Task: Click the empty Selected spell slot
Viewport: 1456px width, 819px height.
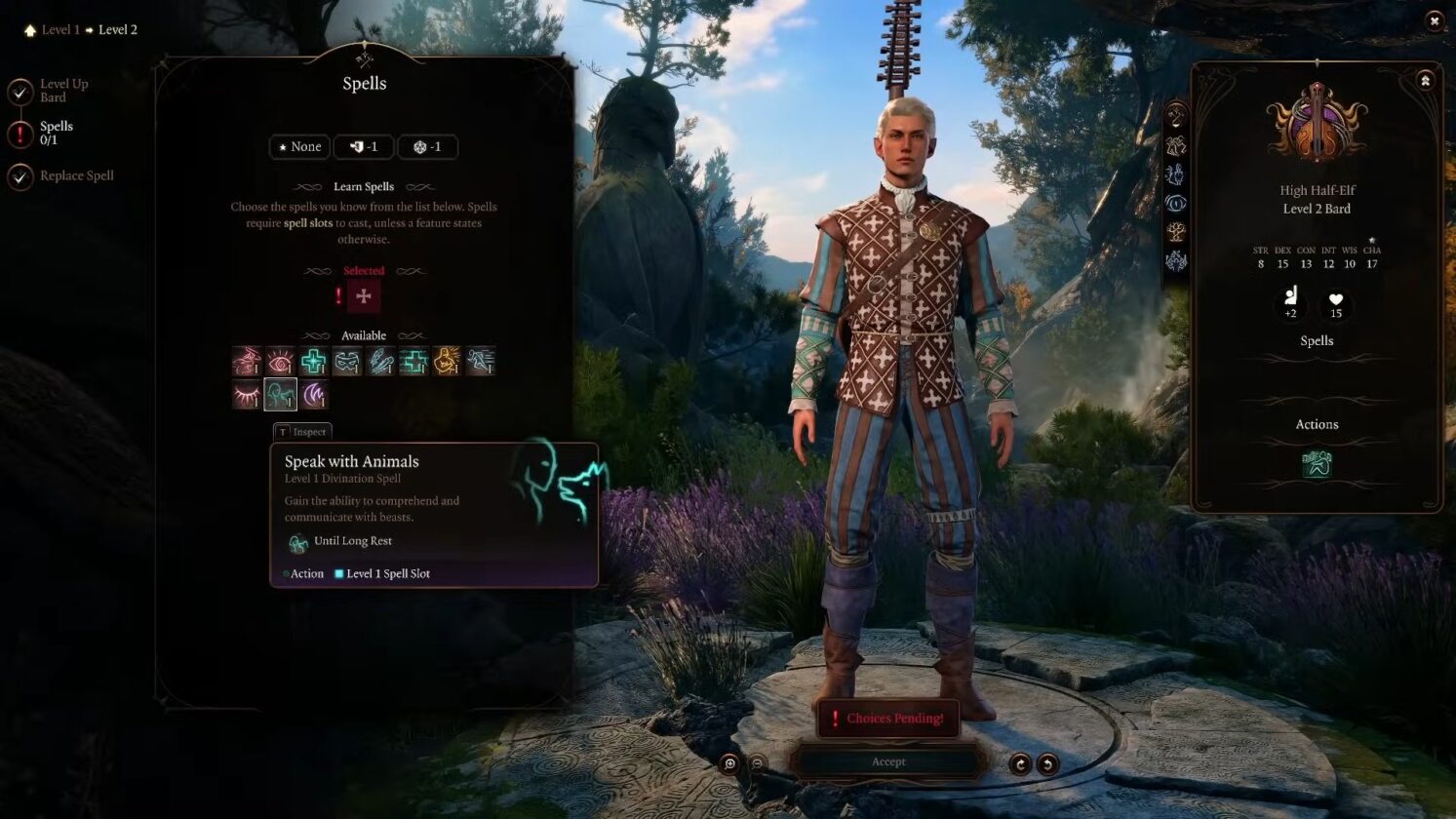Action: tap(364, 296)
